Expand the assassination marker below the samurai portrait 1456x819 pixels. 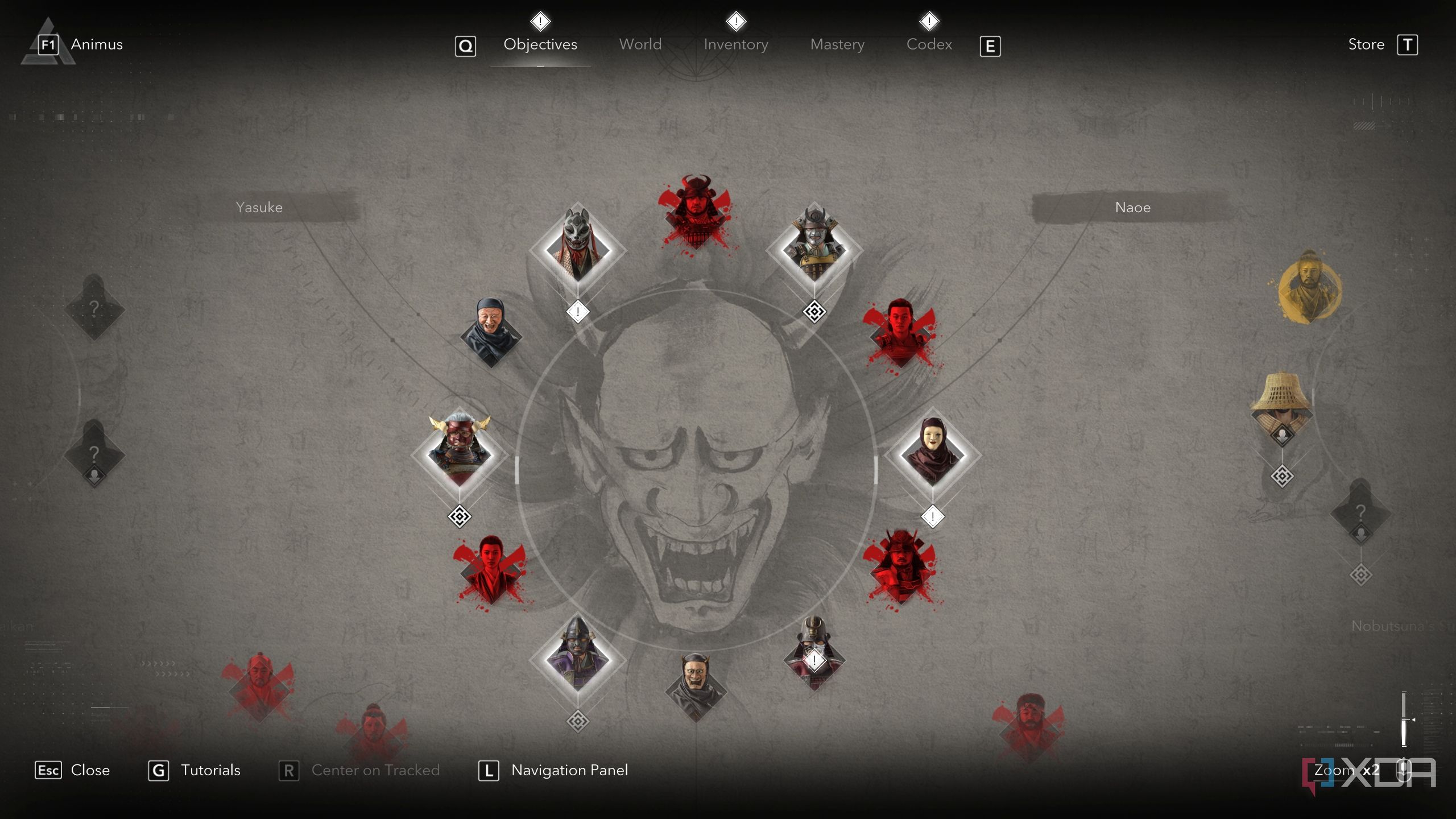click(814, 312)
